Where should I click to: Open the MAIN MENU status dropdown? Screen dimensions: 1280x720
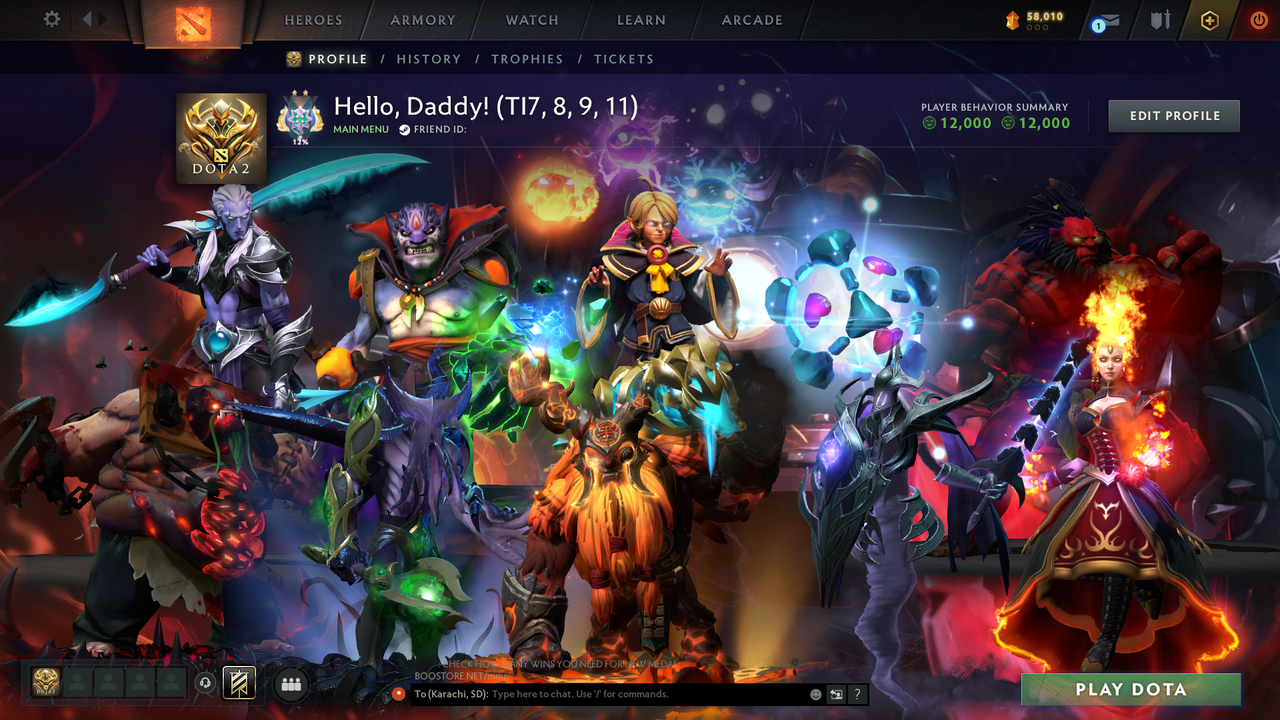tap(360, 129)
